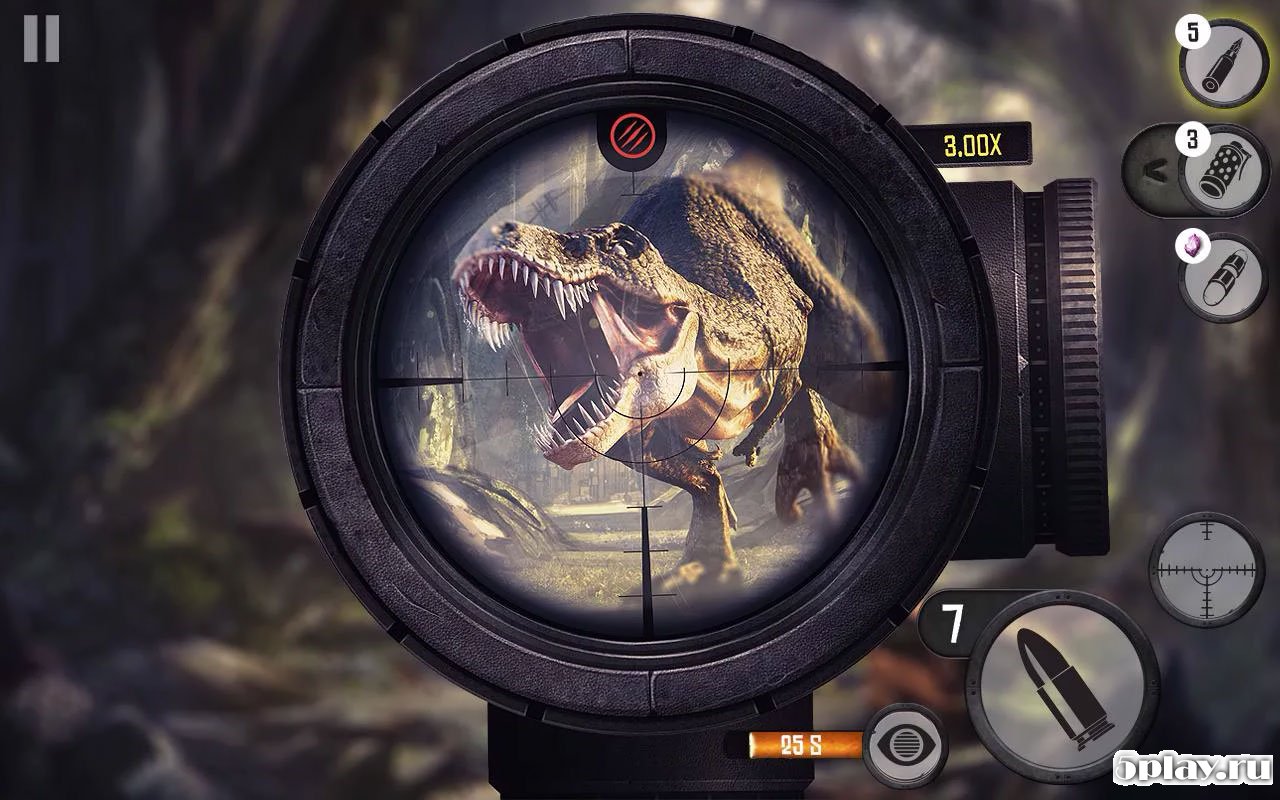Toggle the sniper scope crosshair button
Image resolution: width=1280 pixels, height=800 pixels.
[x=1205, y=571]
